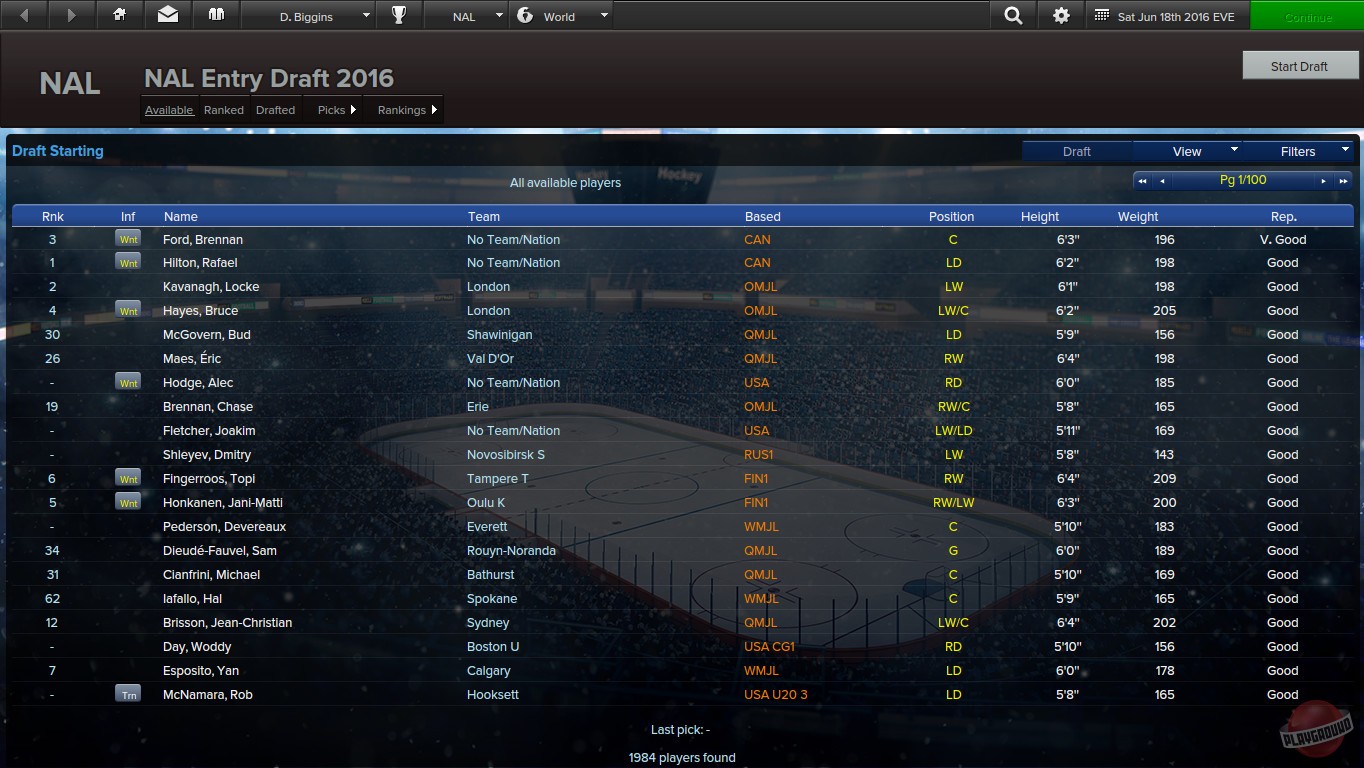
Task: Click the Trn badge beside McNamara, Rob
Action: point(128,694)
